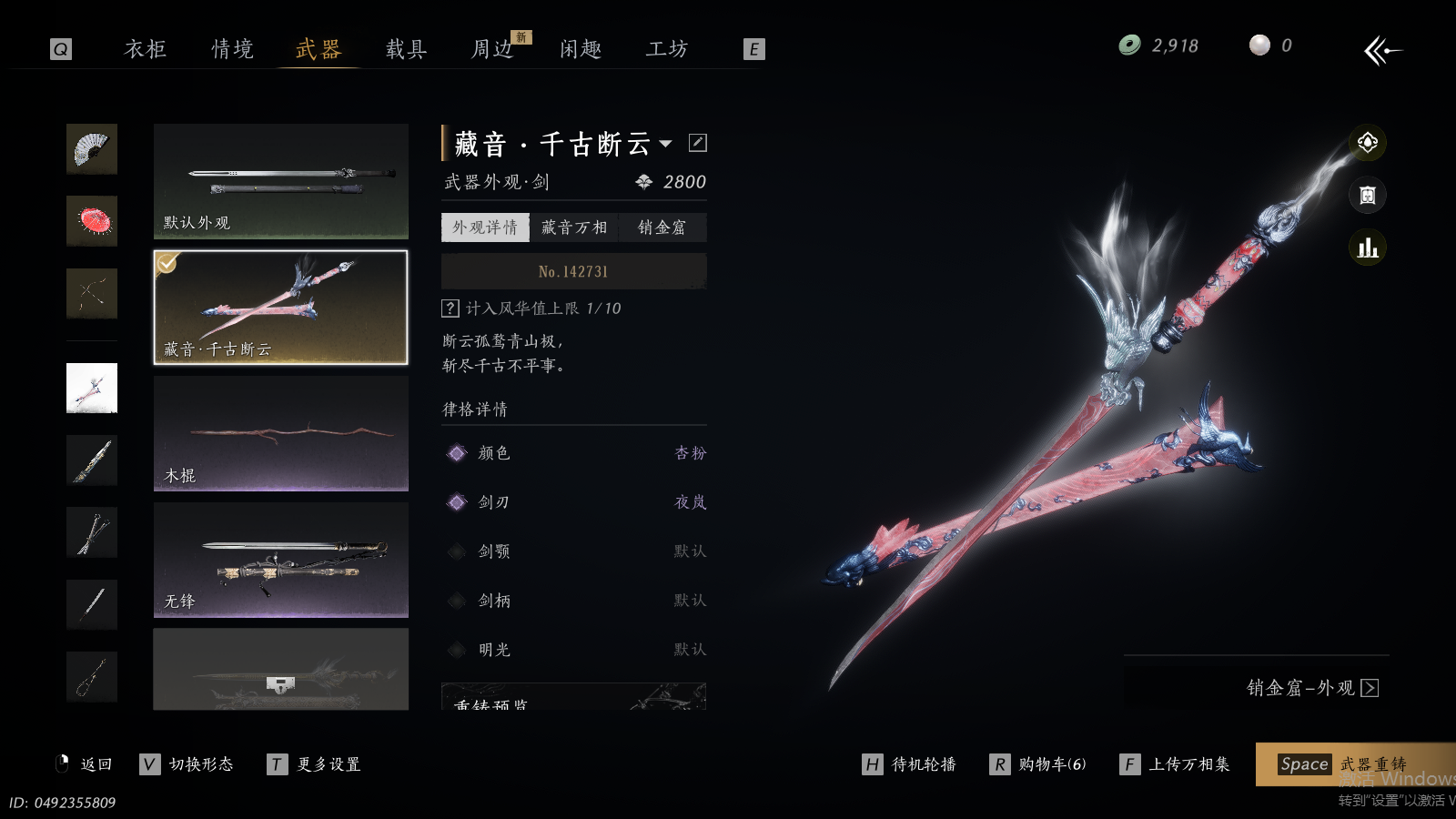Select the 载具 mounts tab
Screen dimensions: 1456x819
click(406, 49)
